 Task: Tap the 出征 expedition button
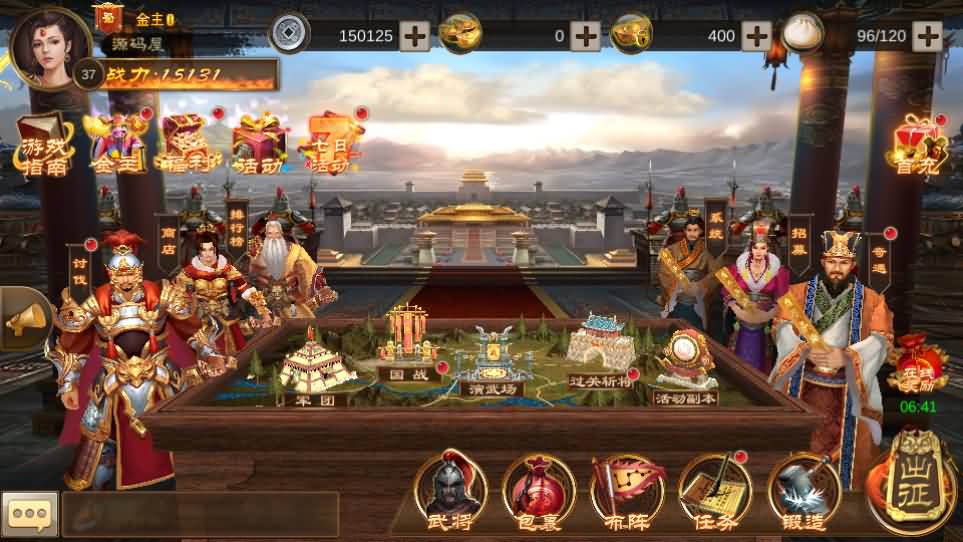coord(909,482)
